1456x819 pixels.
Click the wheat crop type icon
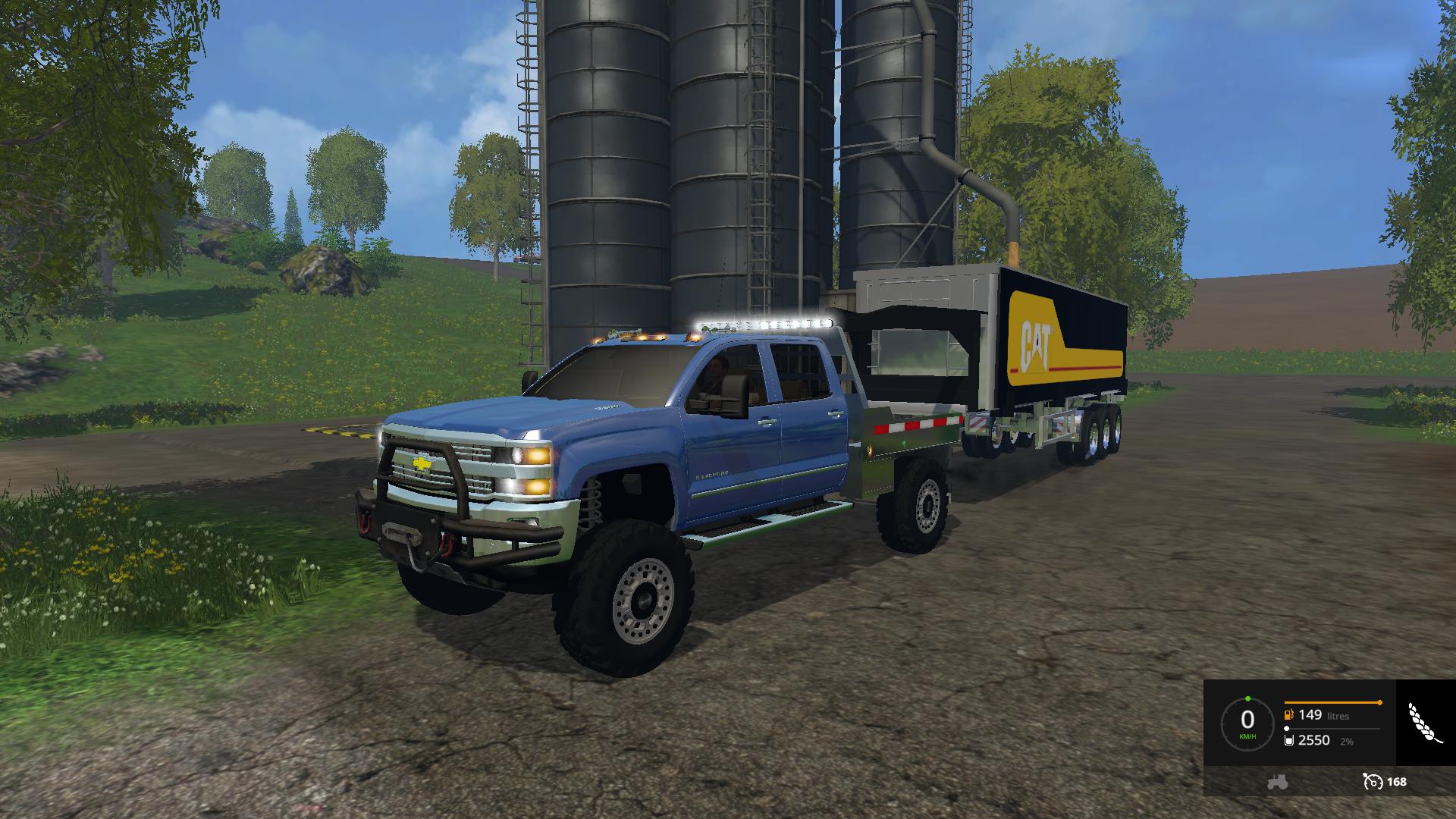point(1424,723)
